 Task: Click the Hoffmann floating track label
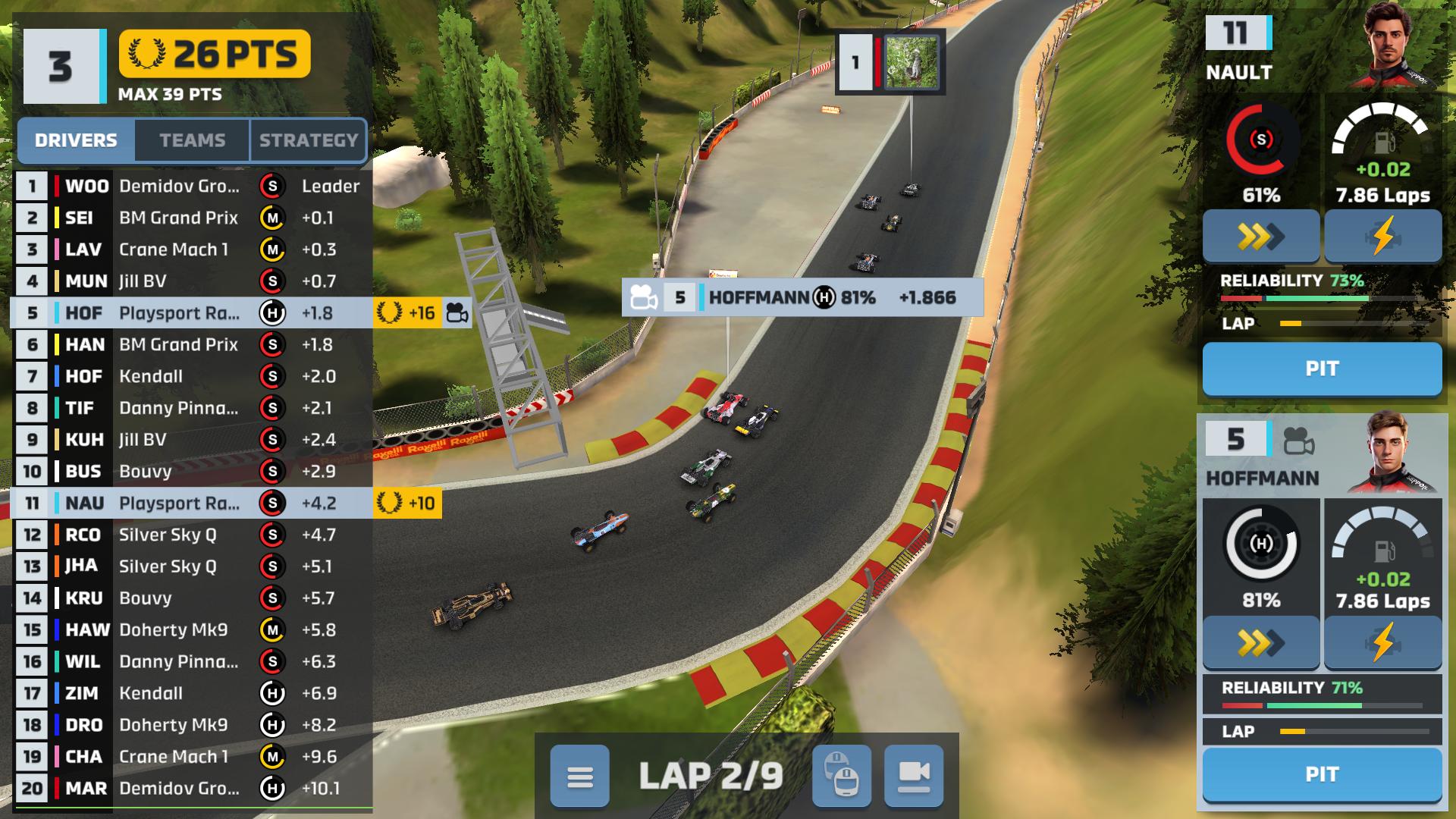[x=802, y=297]
